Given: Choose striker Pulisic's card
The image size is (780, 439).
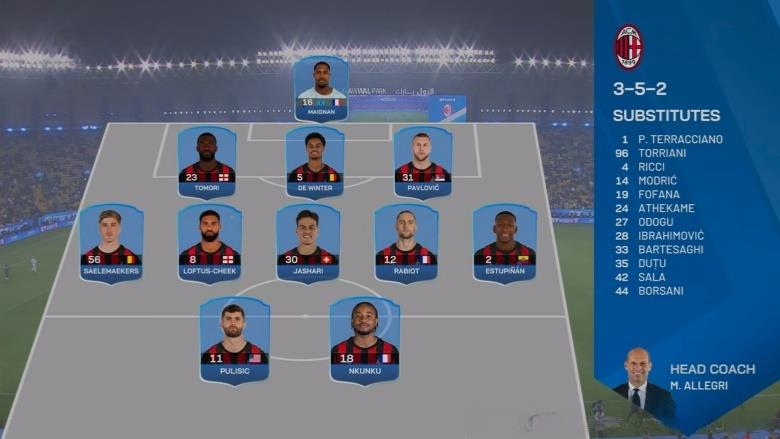Looking at the screenshot, I should 234,339.
